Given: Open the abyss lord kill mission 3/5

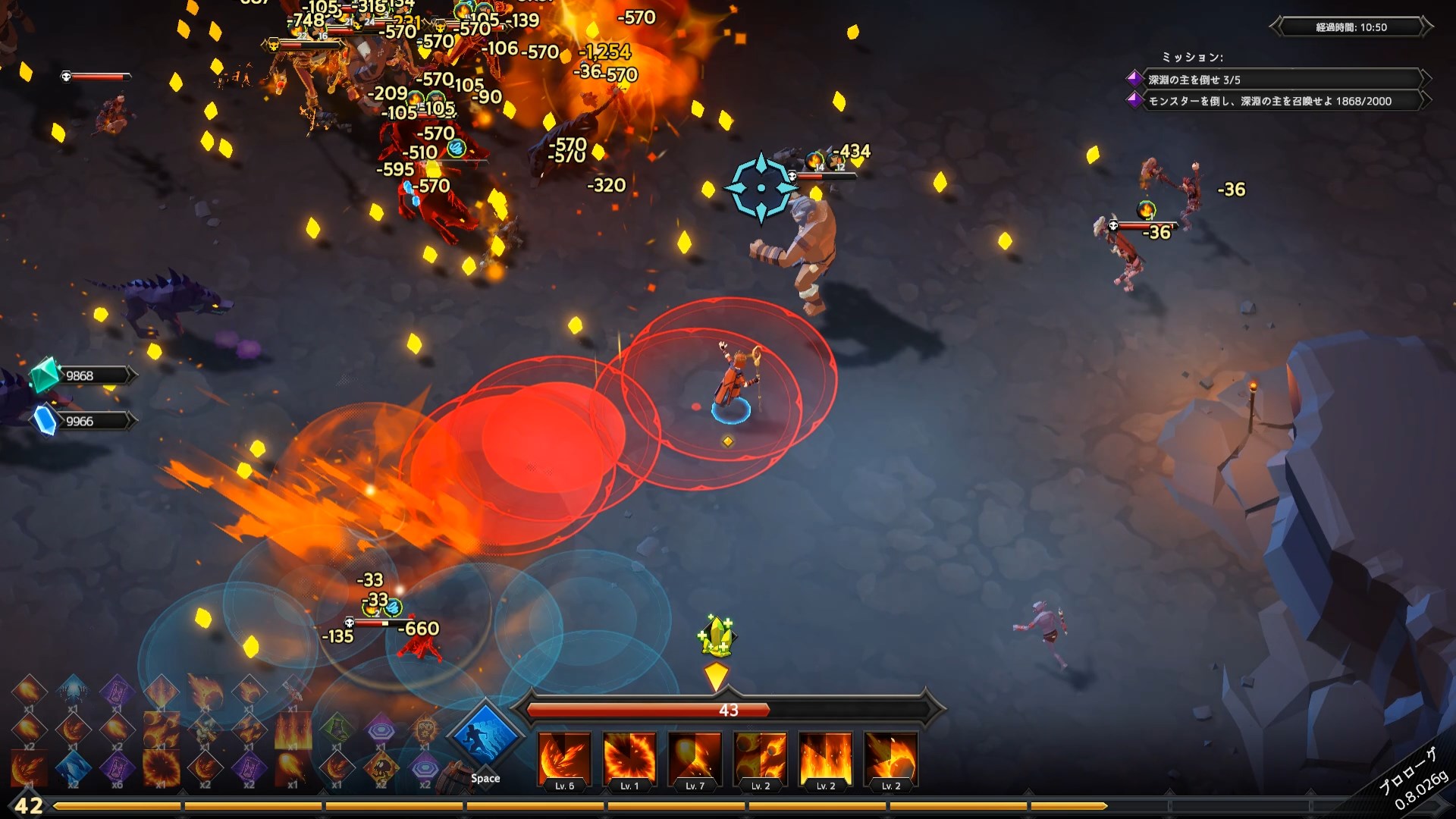Looking at the screenshot, I should click(1274, 80).
